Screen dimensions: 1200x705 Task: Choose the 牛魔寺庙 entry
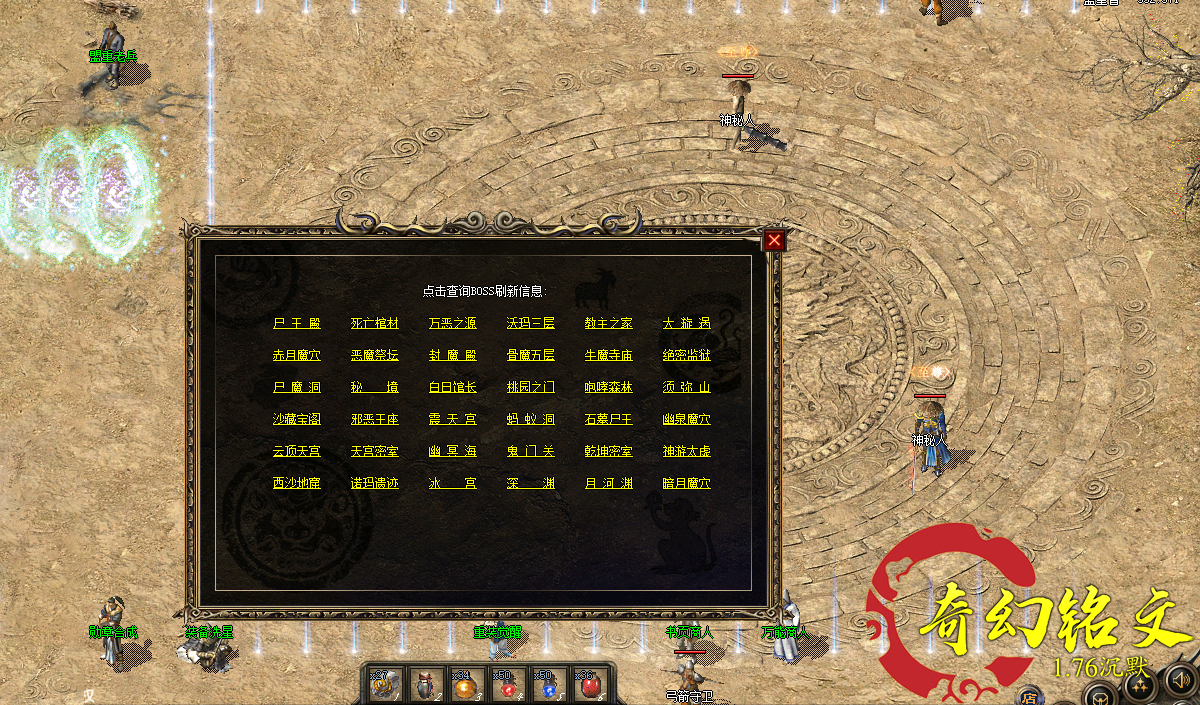click(609, 355)
